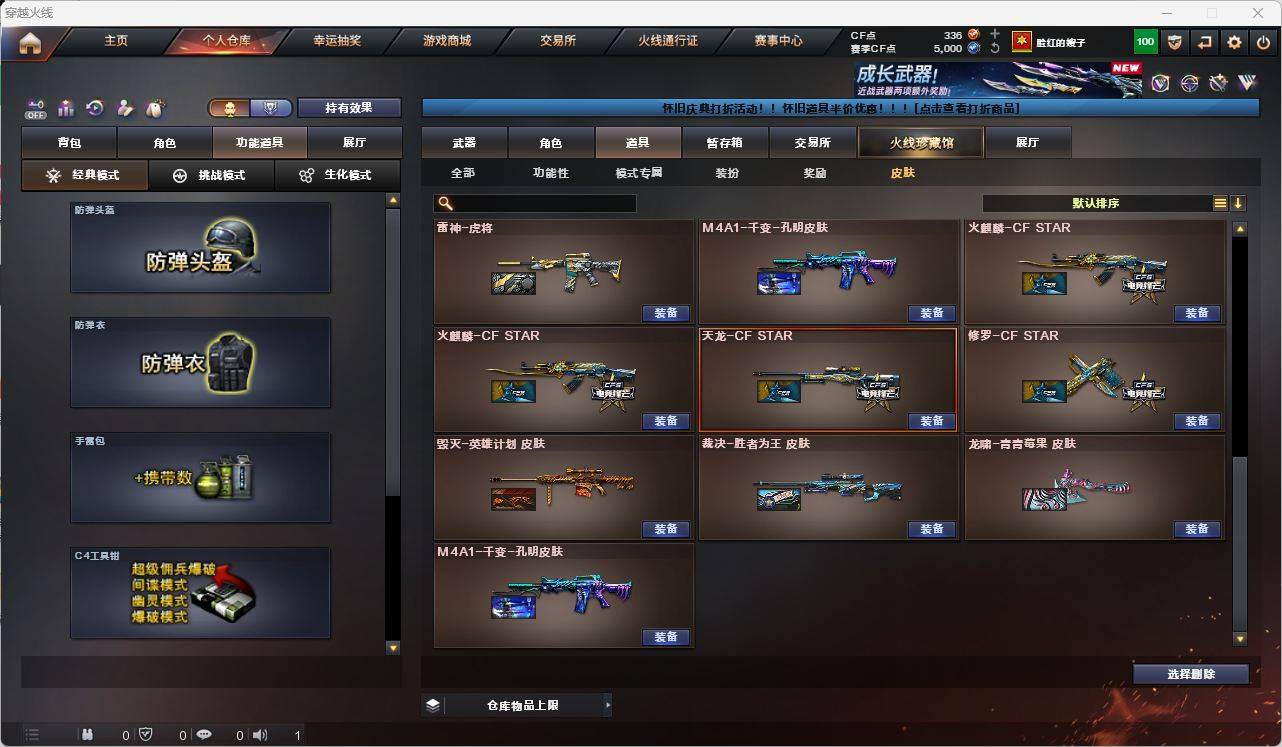1282x747 pixels.
Task: Click the power/exit icon at top-right
Action: coord(1264,42)
